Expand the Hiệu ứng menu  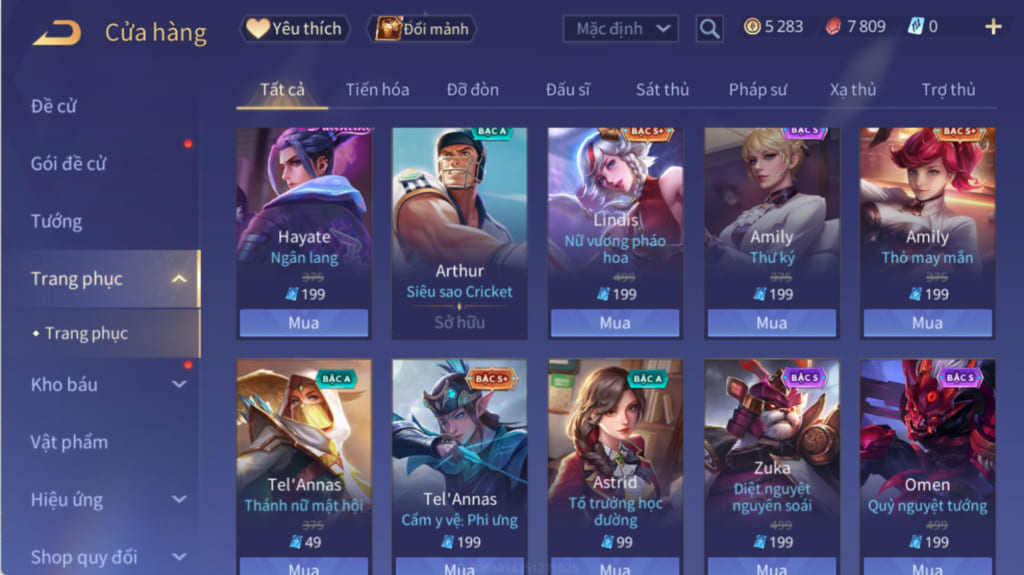click(179, 500)
